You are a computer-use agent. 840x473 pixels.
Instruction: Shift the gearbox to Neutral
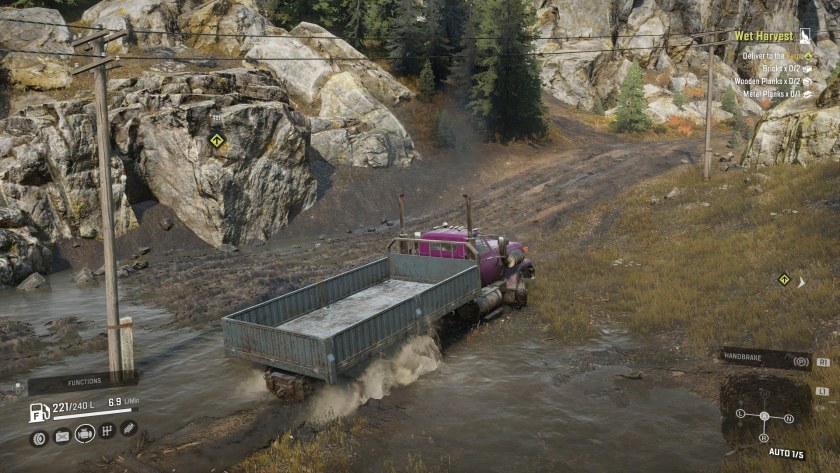point(789,418)
